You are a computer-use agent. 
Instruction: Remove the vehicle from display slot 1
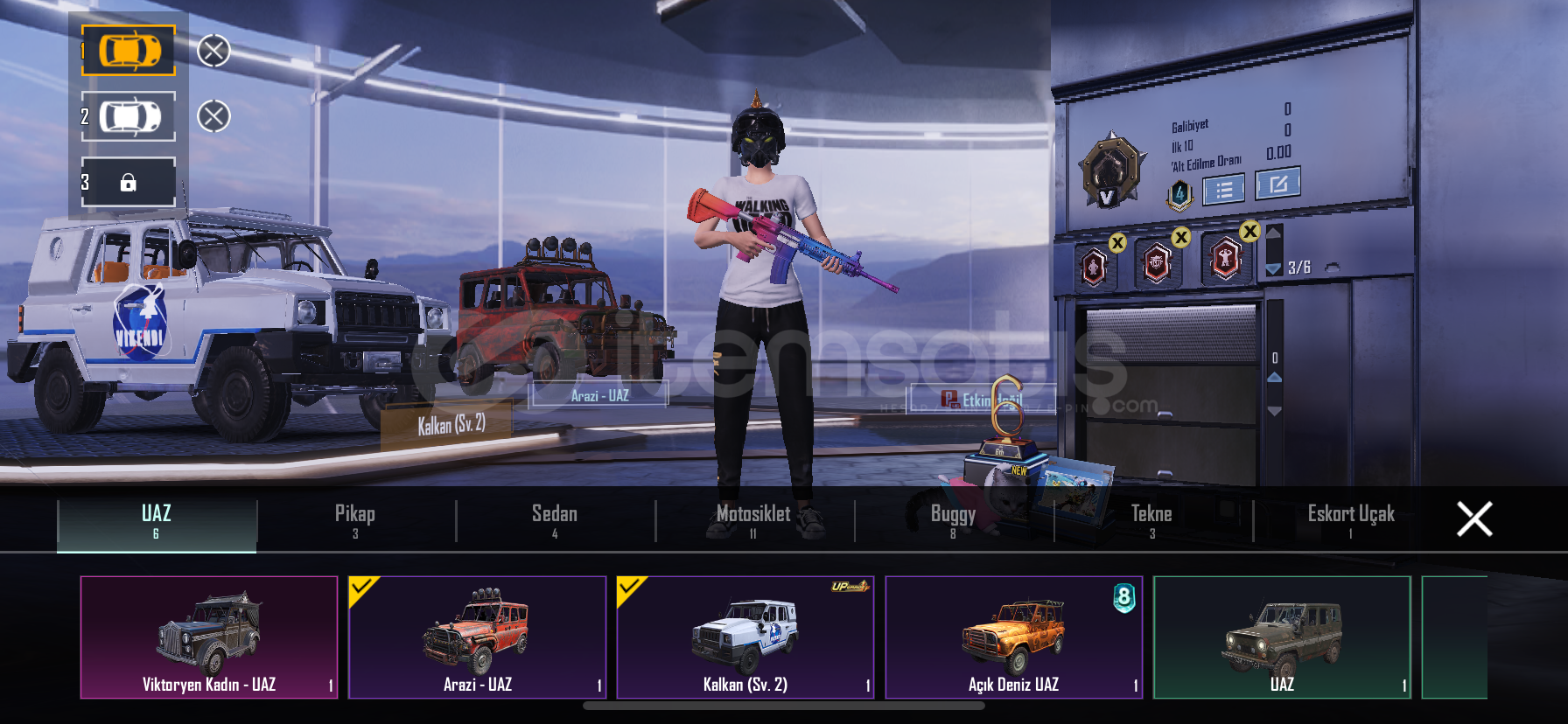point(213,51)
